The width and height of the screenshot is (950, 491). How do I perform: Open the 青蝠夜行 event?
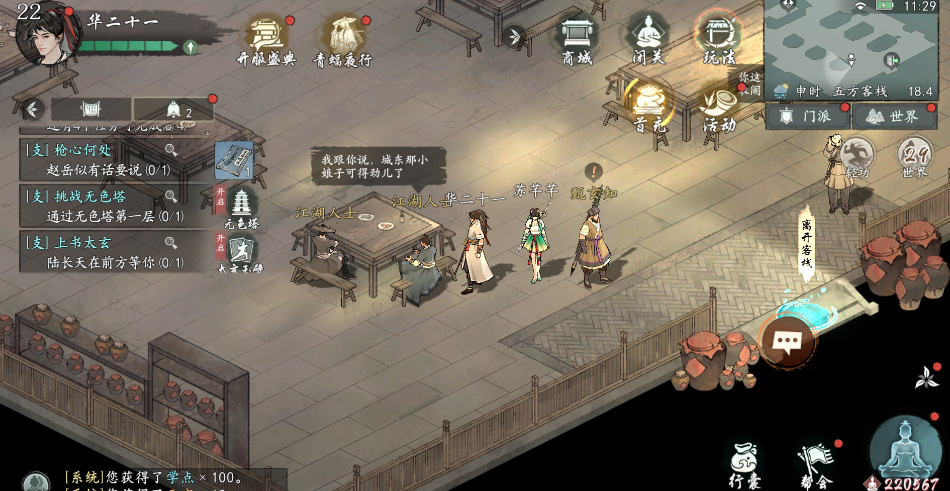click(x=344, y=38)
